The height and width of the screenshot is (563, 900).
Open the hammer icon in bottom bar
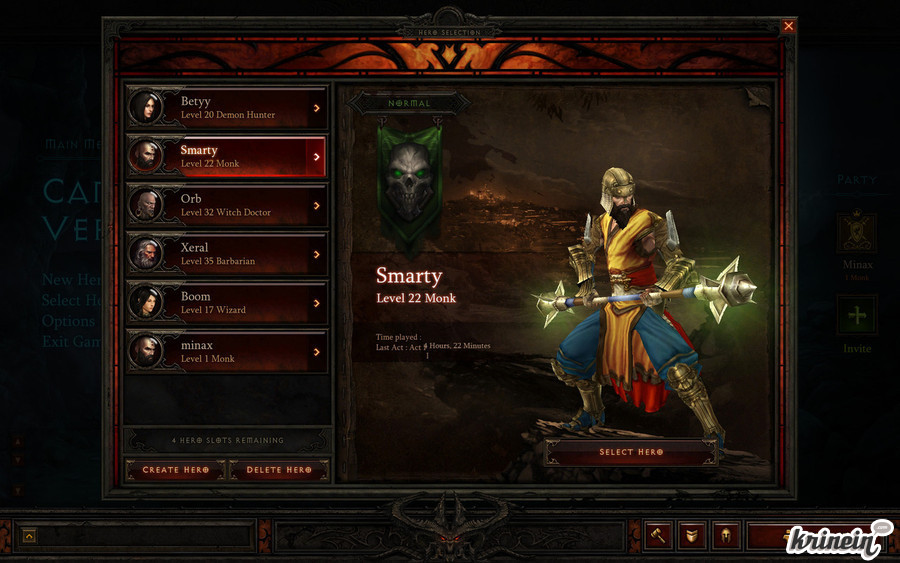(x=658, y=536)
